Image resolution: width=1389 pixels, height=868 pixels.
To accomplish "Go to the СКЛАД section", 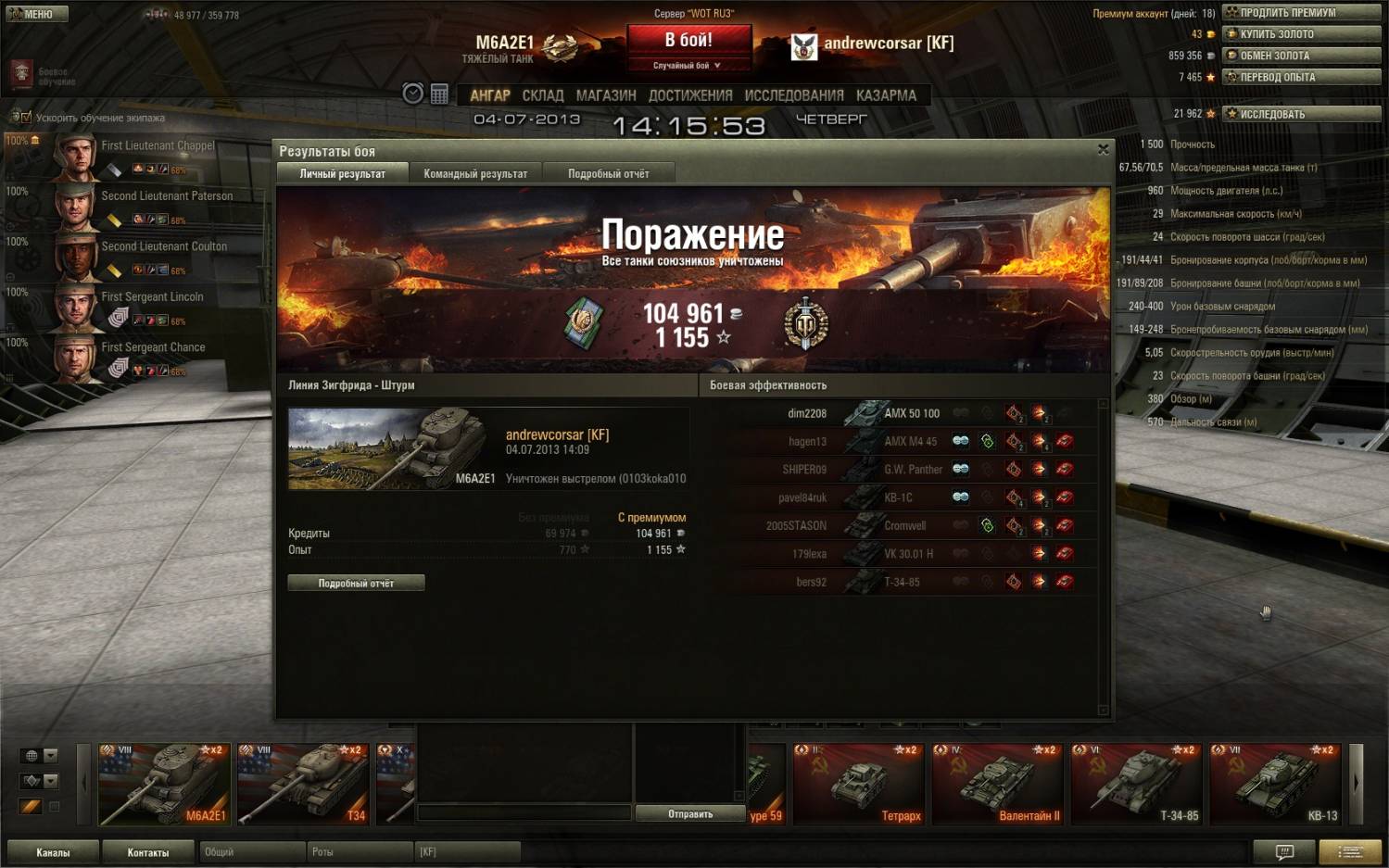I will pyautogui.click(x=542, y=95).
